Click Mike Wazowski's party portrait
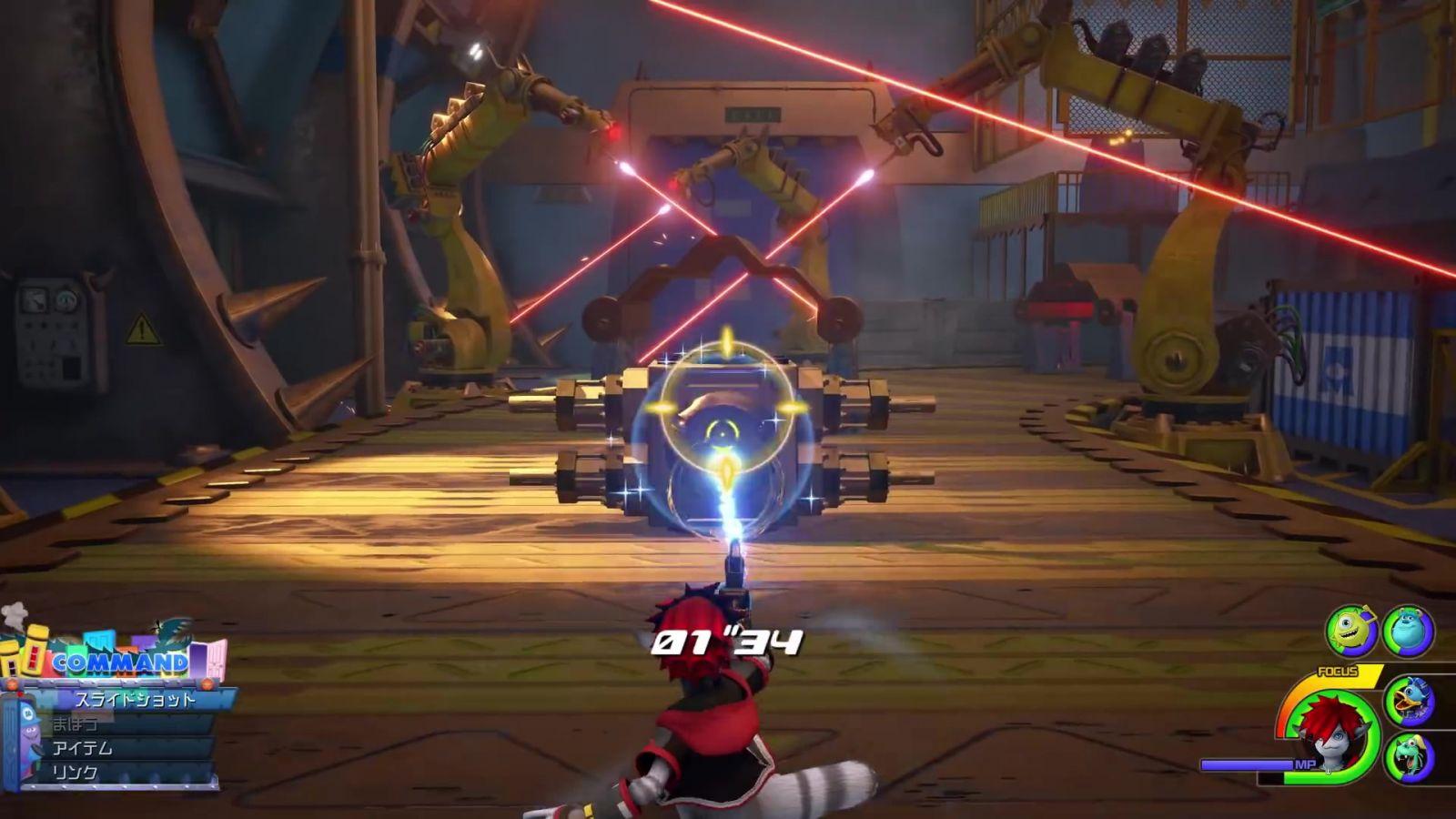This screenshot has height=819, width=1456. coord(1350,631)
